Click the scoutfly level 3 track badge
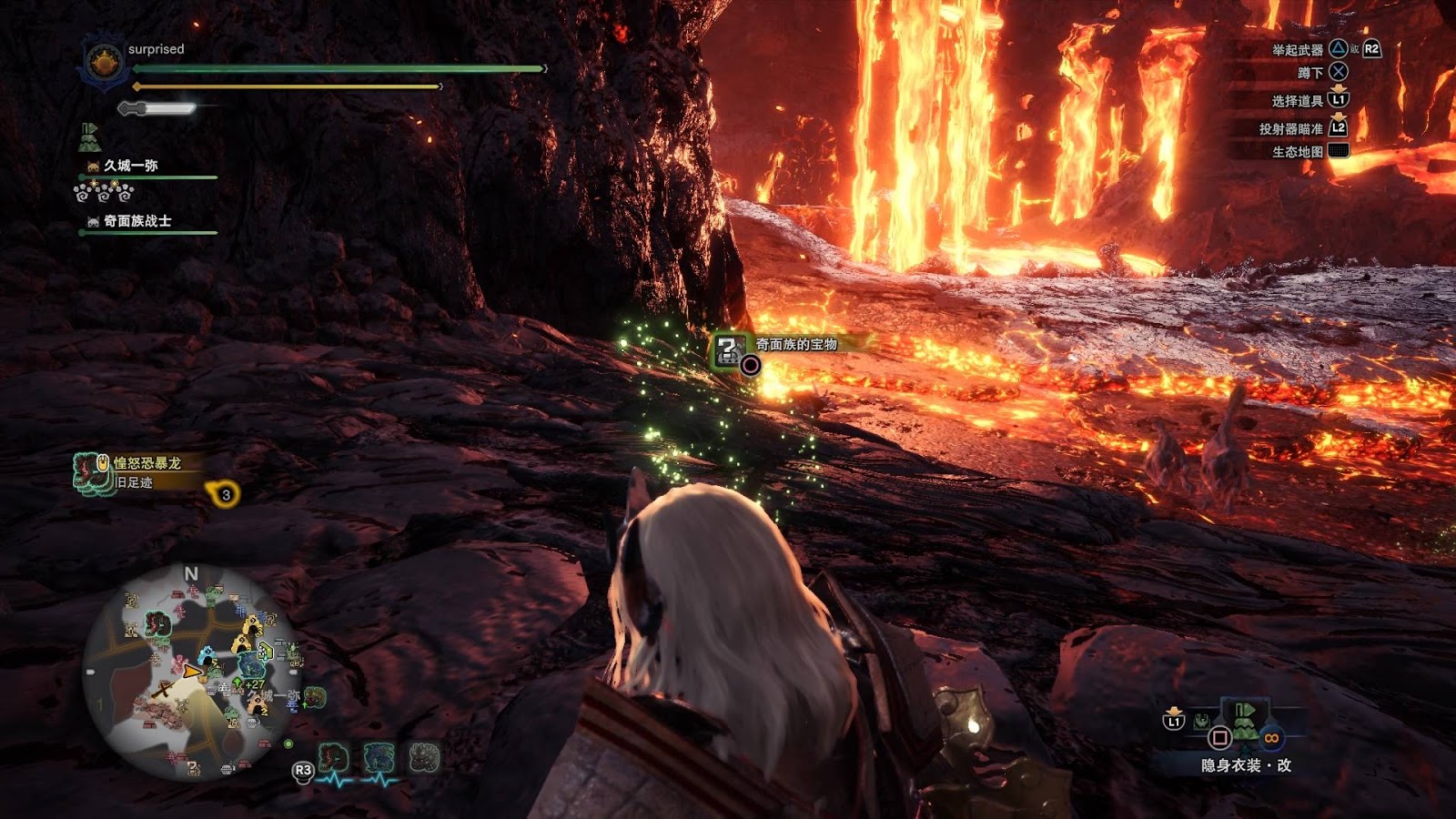The image size is (1456, 819). point(225,494)
